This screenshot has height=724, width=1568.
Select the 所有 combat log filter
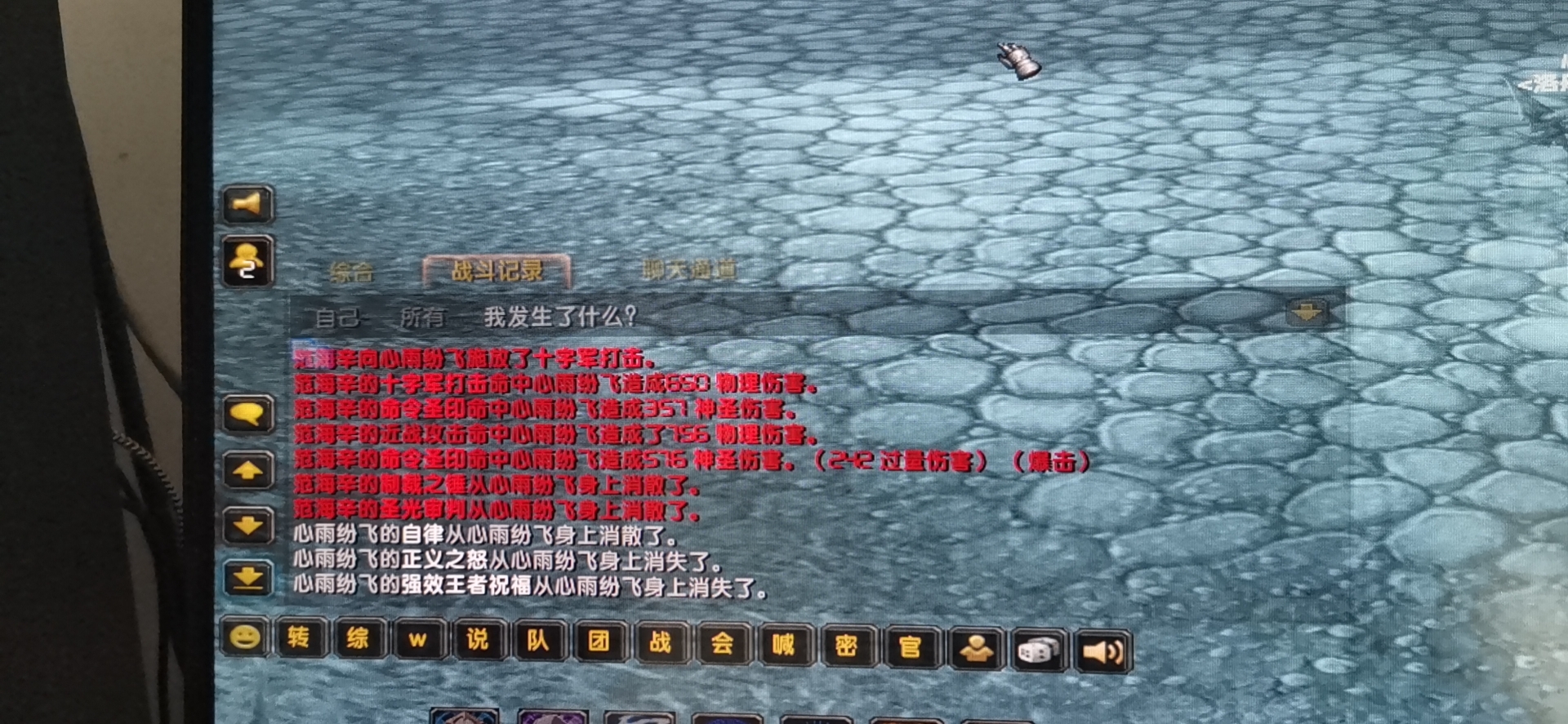tap(425, 318)
